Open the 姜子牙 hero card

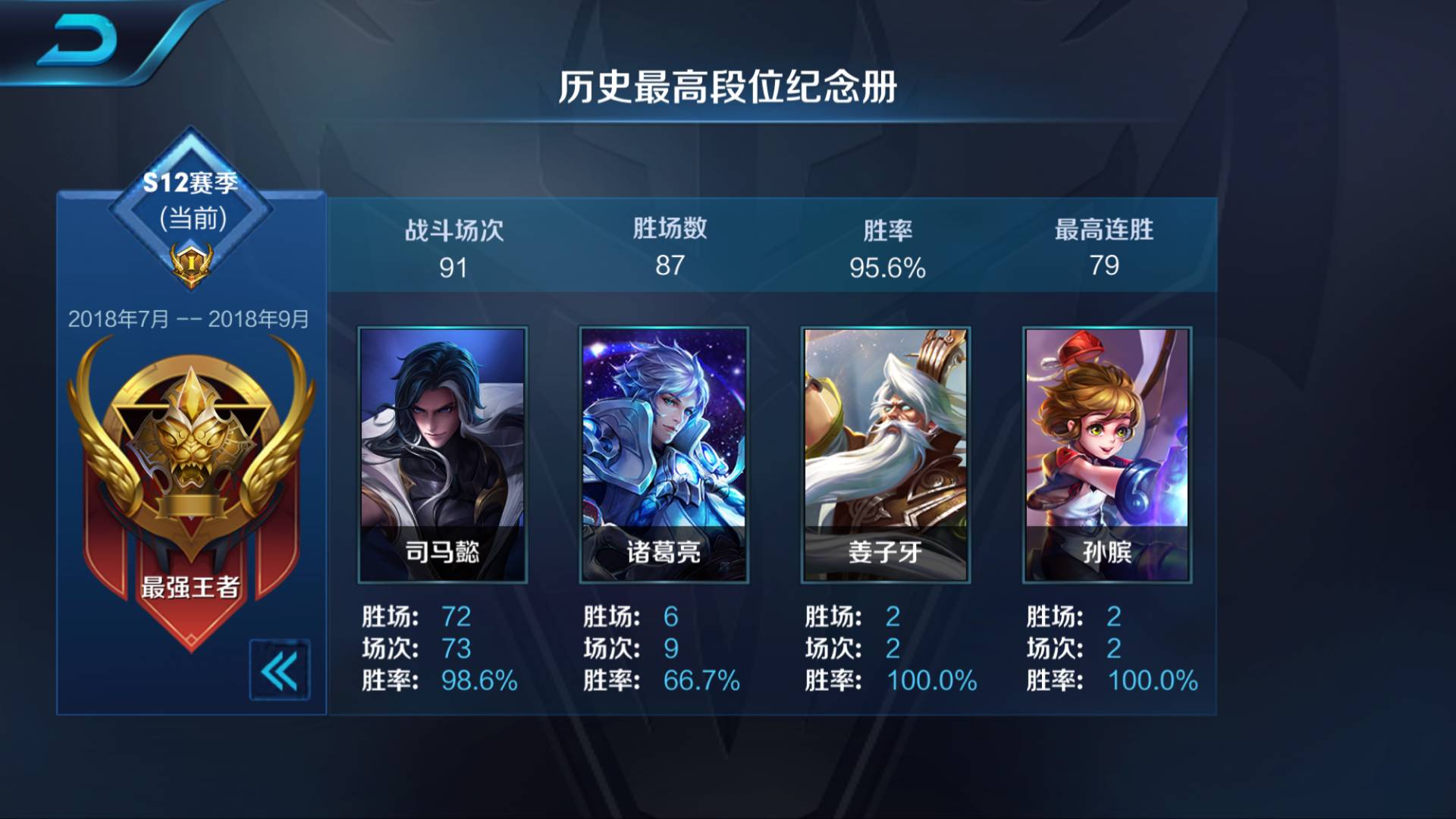(x=885, y=454)
